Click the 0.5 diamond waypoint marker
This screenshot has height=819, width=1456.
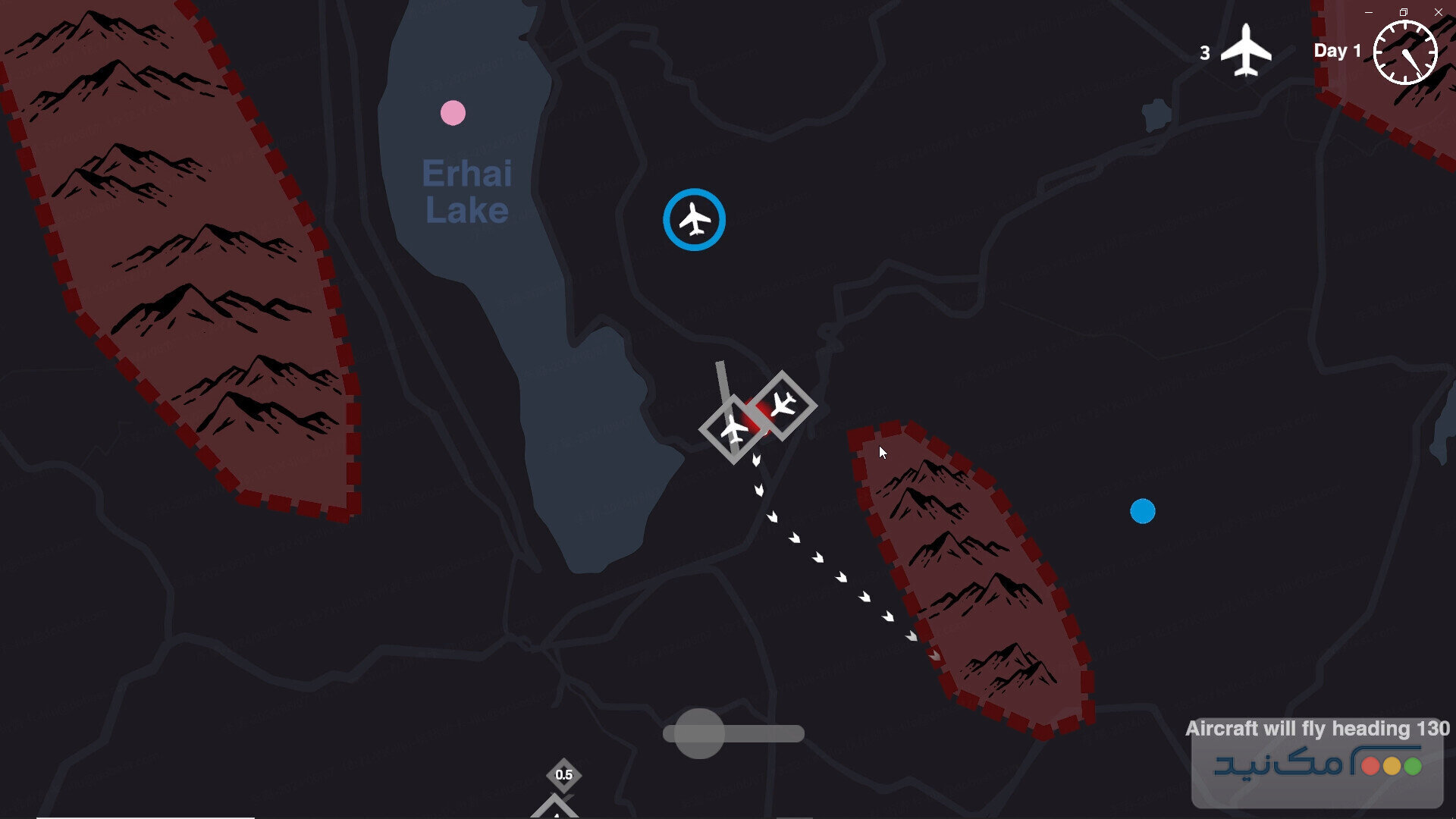(x=564, y=774)
